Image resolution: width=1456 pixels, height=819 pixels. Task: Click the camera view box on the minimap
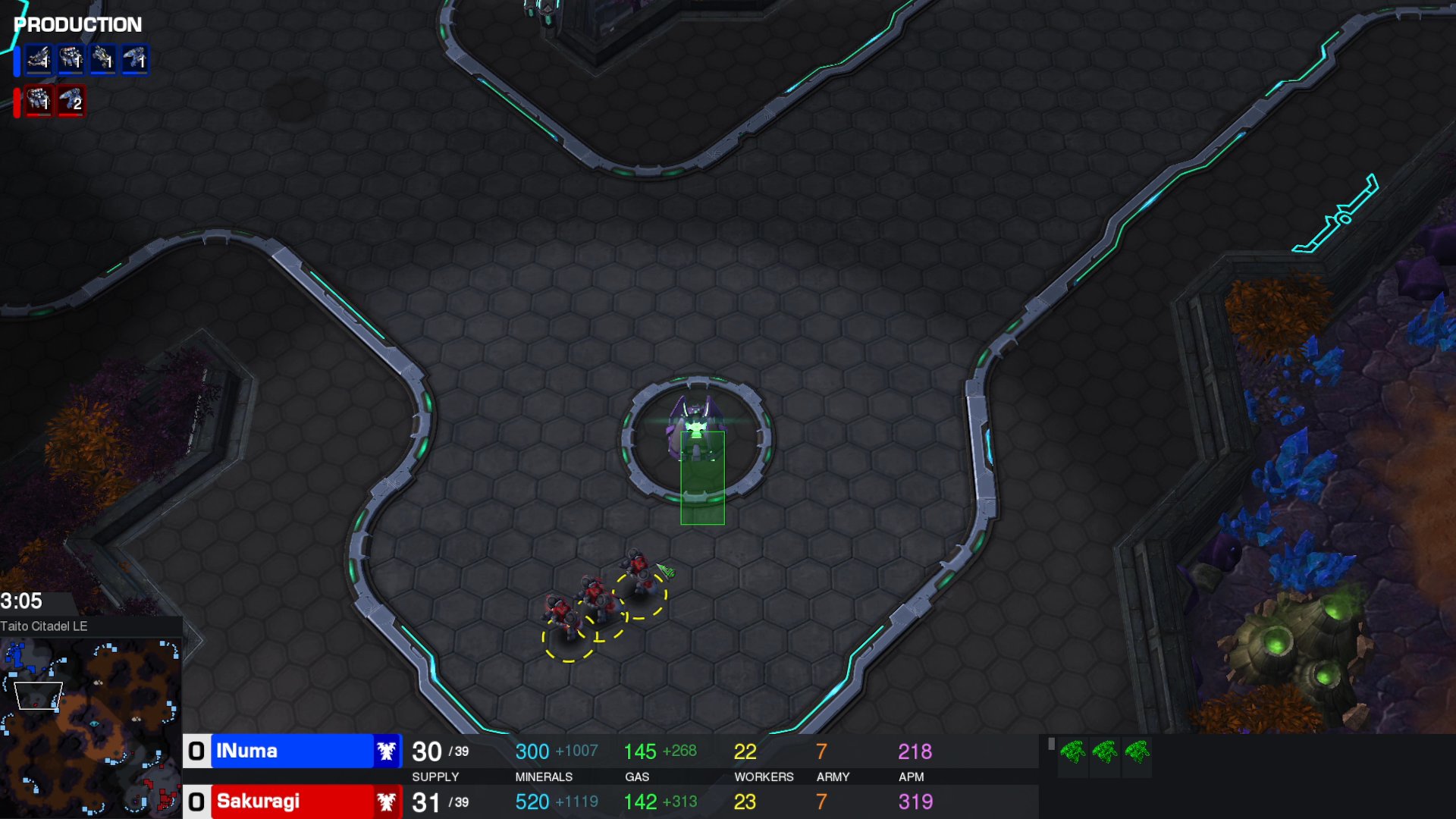coord(38,695)
